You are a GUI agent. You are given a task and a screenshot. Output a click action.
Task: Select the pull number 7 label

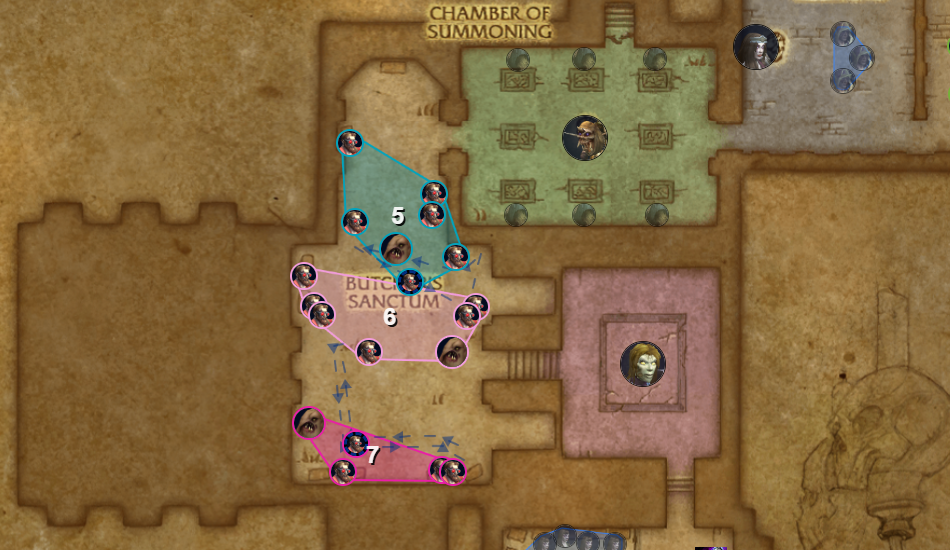click(x=373, y=455)
